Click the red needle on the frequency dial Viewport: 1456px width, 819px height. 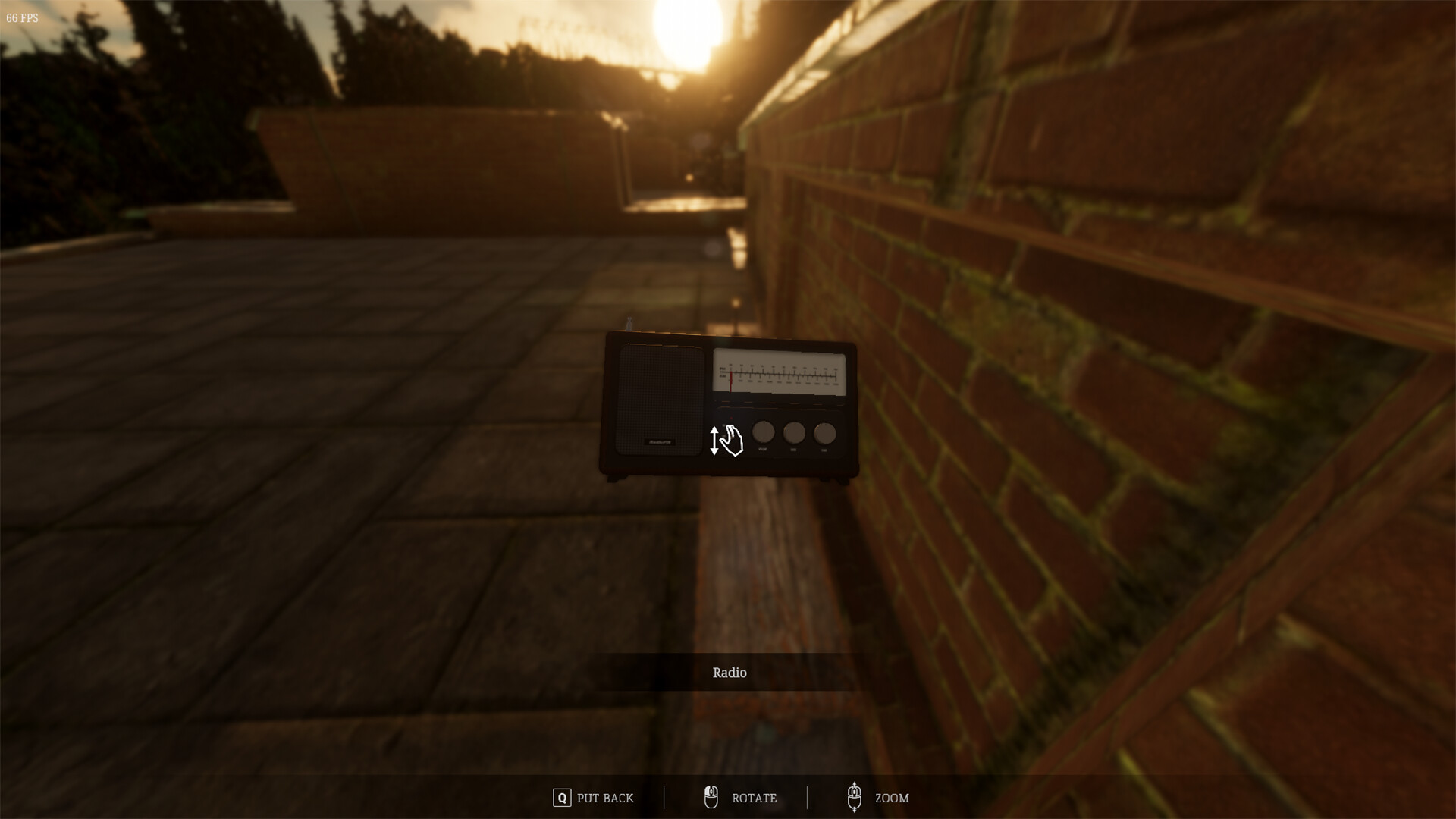(x=731, y=379)
